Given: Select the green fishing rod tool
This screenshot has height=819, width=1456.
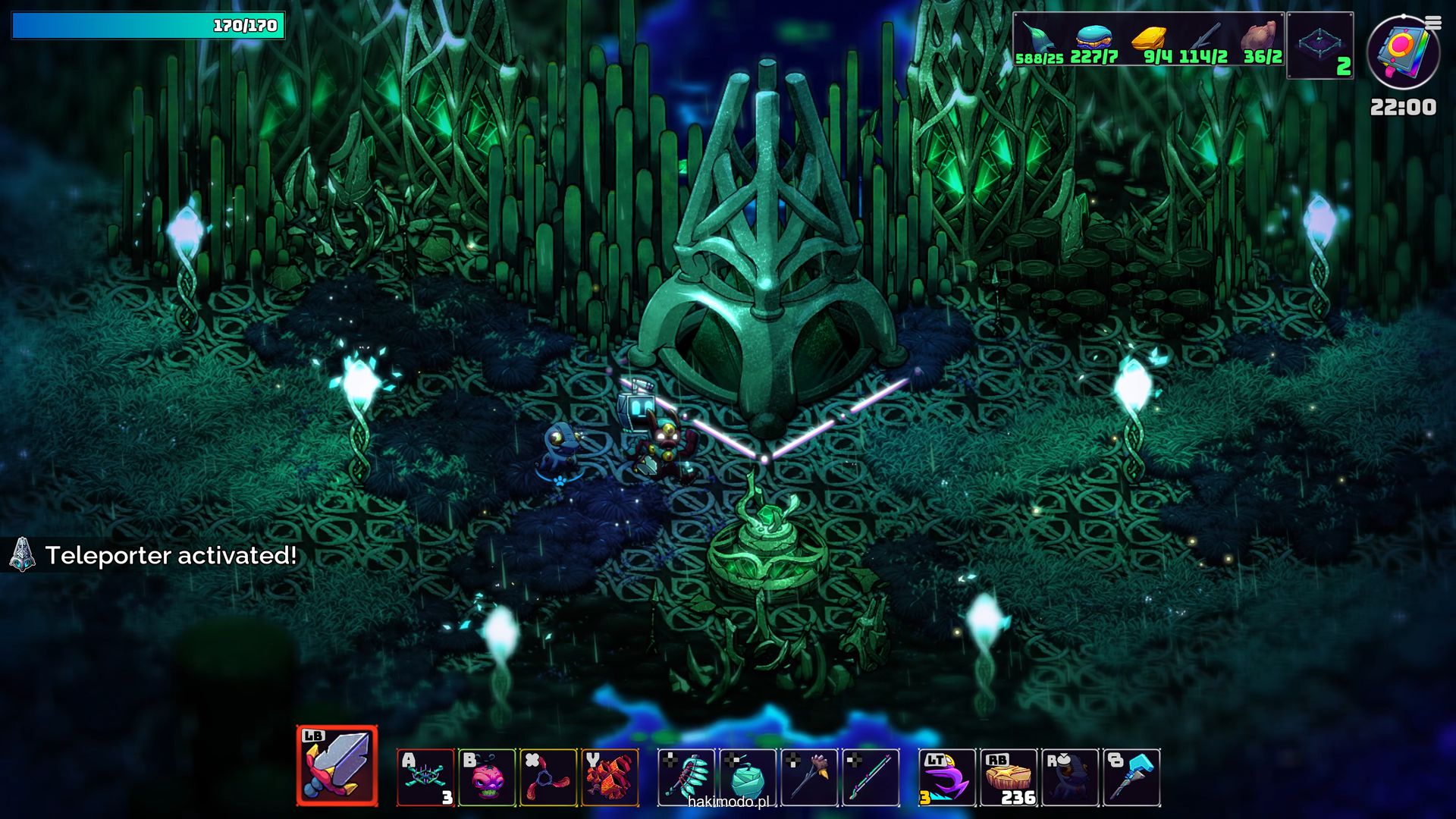Looking at the screenshot, I should pyautogui.click(x=871, y=777).
